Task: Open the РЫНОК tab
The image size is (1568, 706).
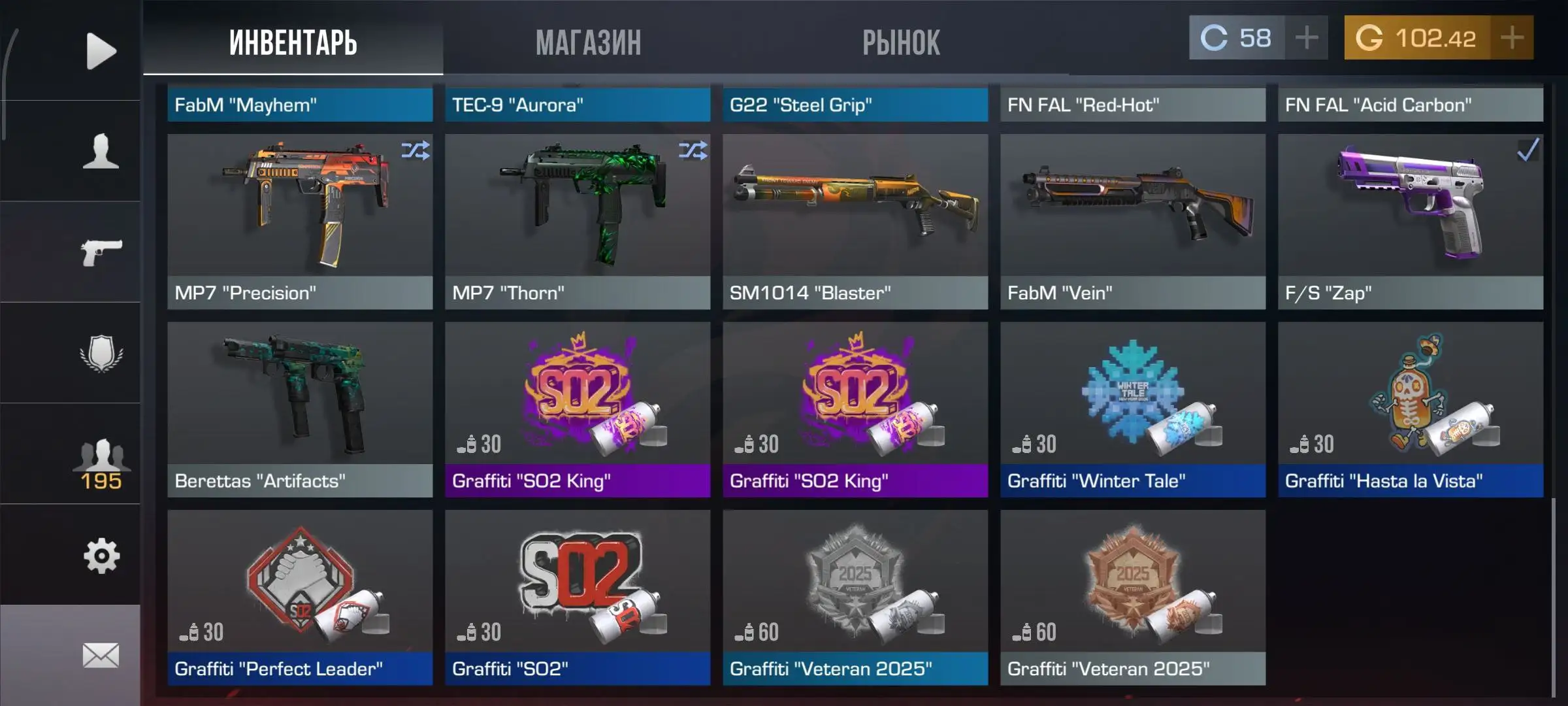Action: pyautogui.click(x=901, y=42)
